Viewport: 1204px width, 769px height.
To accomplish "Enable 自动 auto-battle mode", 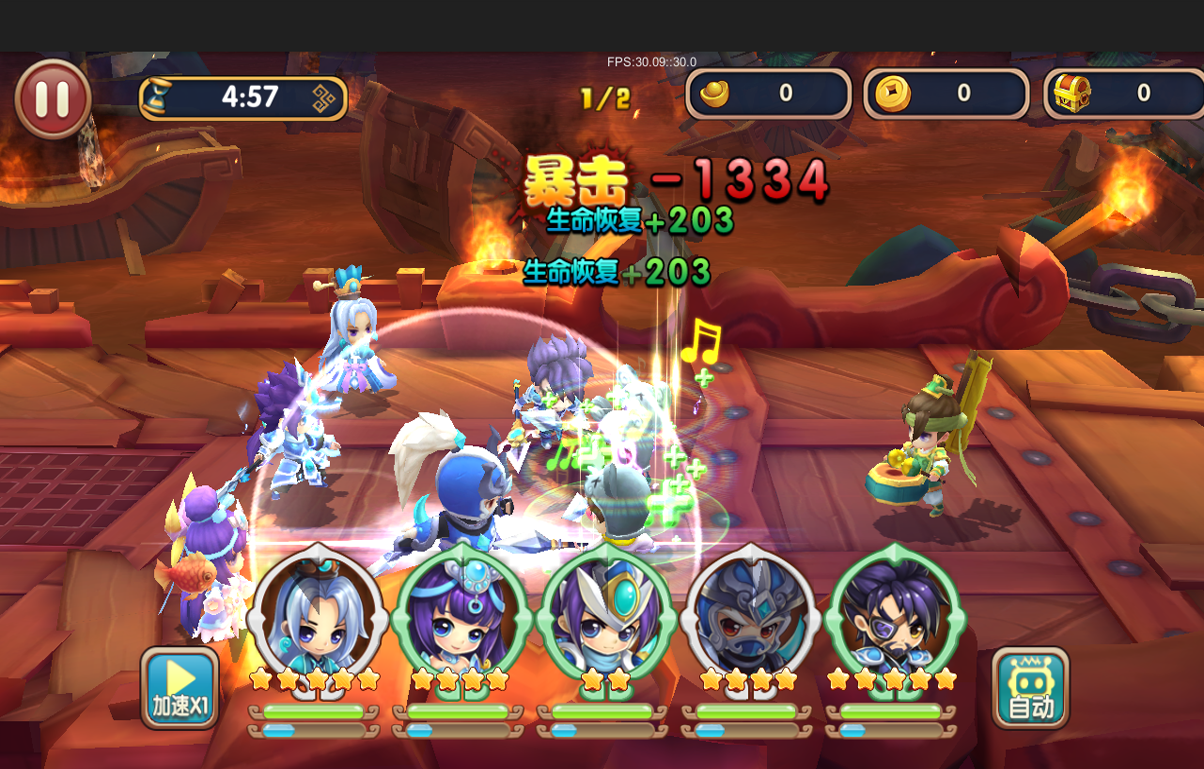I will 1030,687.
